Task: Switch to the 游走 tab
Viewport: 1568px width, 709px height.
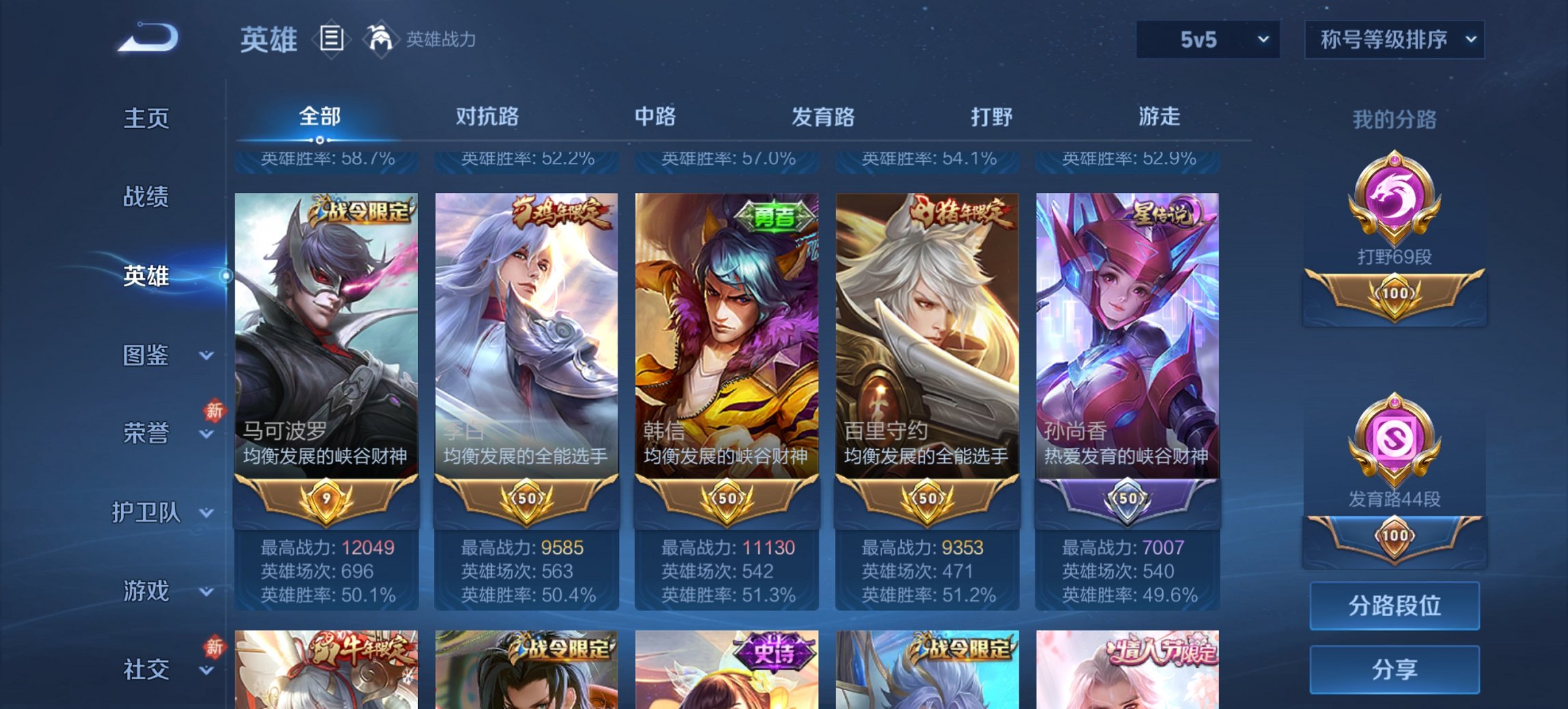Action: 1159,118
